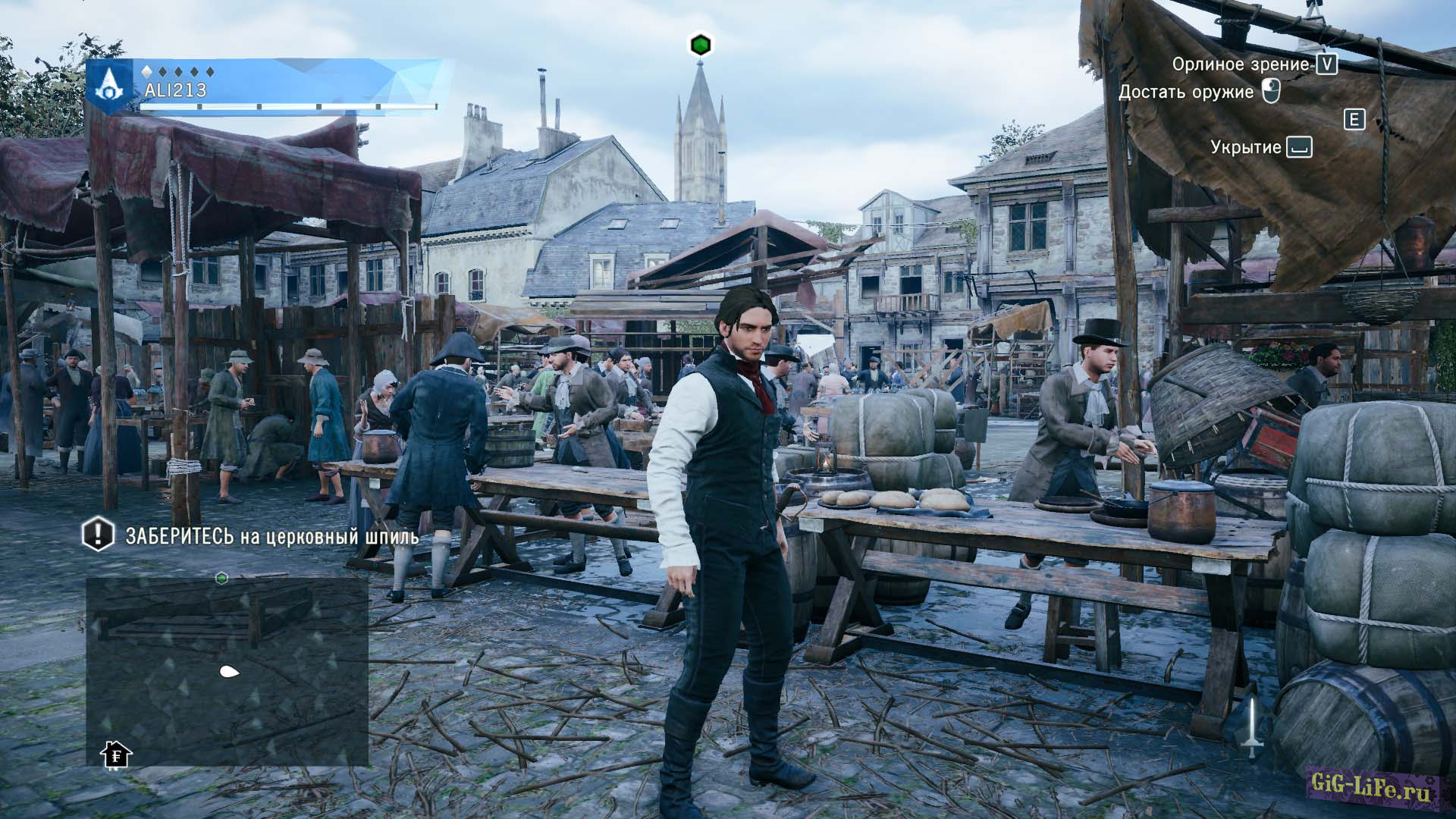Click the green objective marker above the spire
This screenshot has height=819, width=1456.
click(x=700, y=45)
